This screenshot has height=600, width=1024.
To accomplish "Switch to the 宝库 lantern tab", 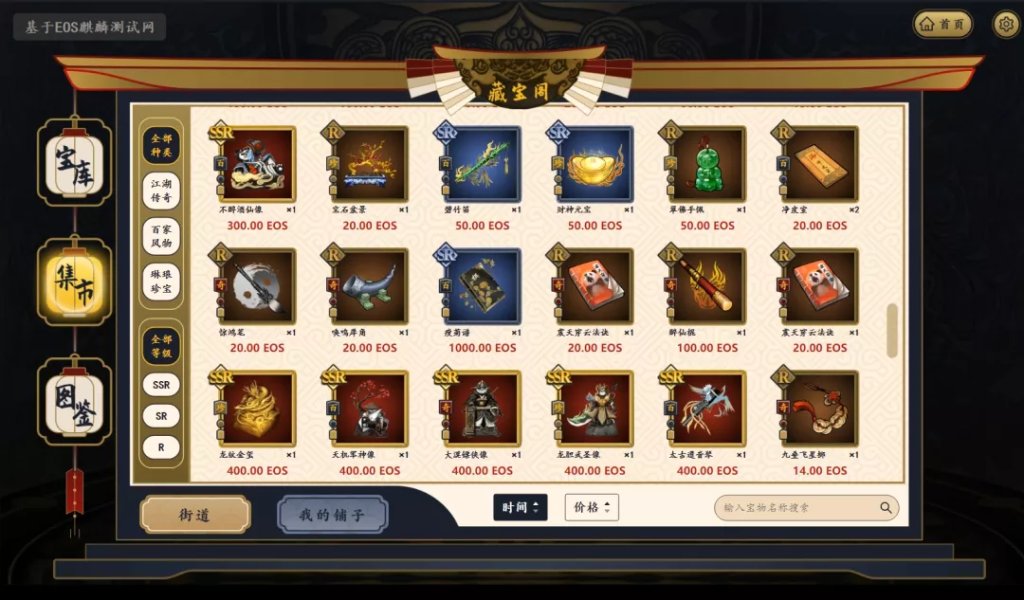I will click(74, 161).
